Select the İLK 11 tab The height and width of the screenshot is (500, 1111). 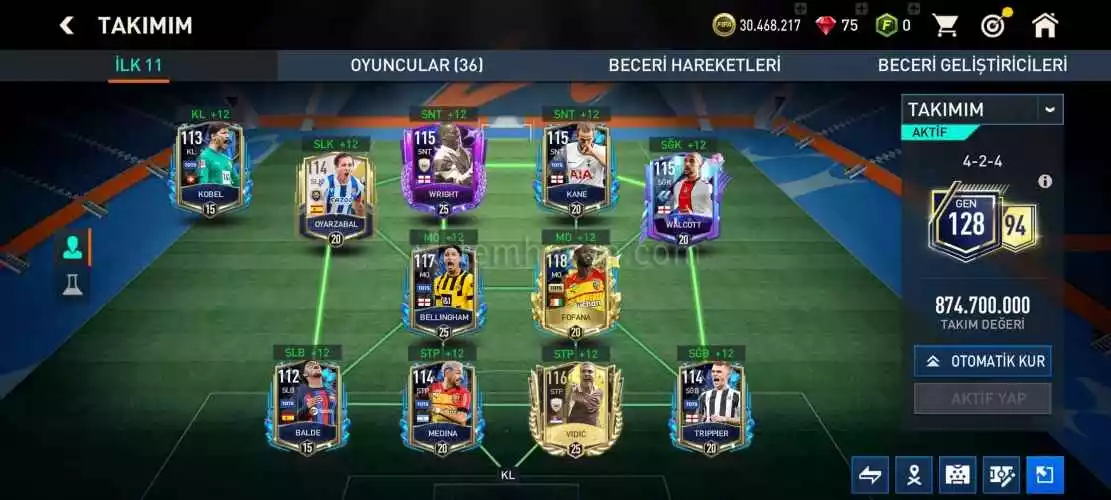[138, 65]
